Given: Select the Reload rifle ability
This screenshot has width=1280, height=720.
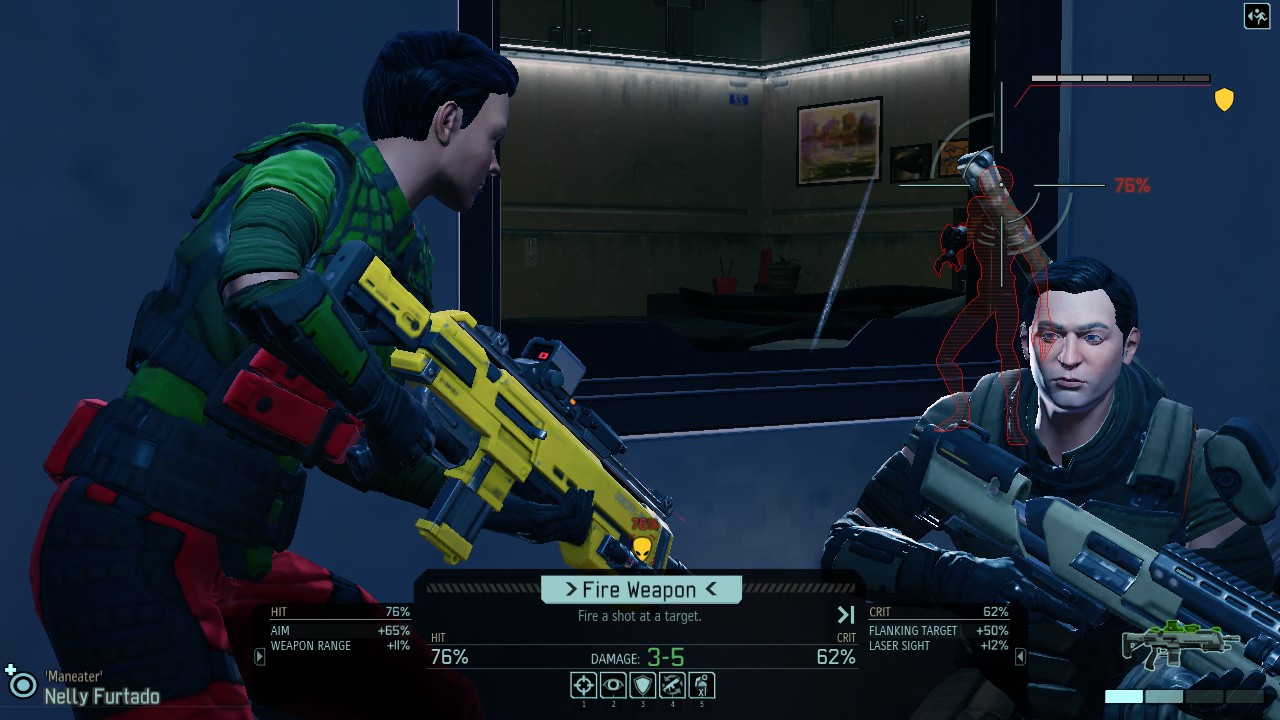Looking at the screenshot, I should 672,685.
